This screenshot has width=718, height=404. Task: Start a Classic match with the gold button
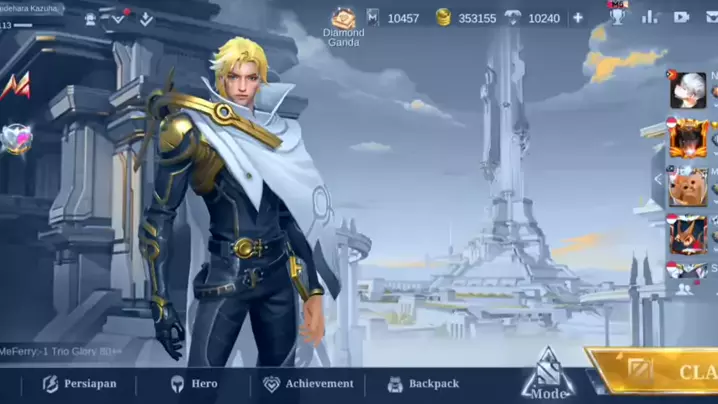point(660,372)
